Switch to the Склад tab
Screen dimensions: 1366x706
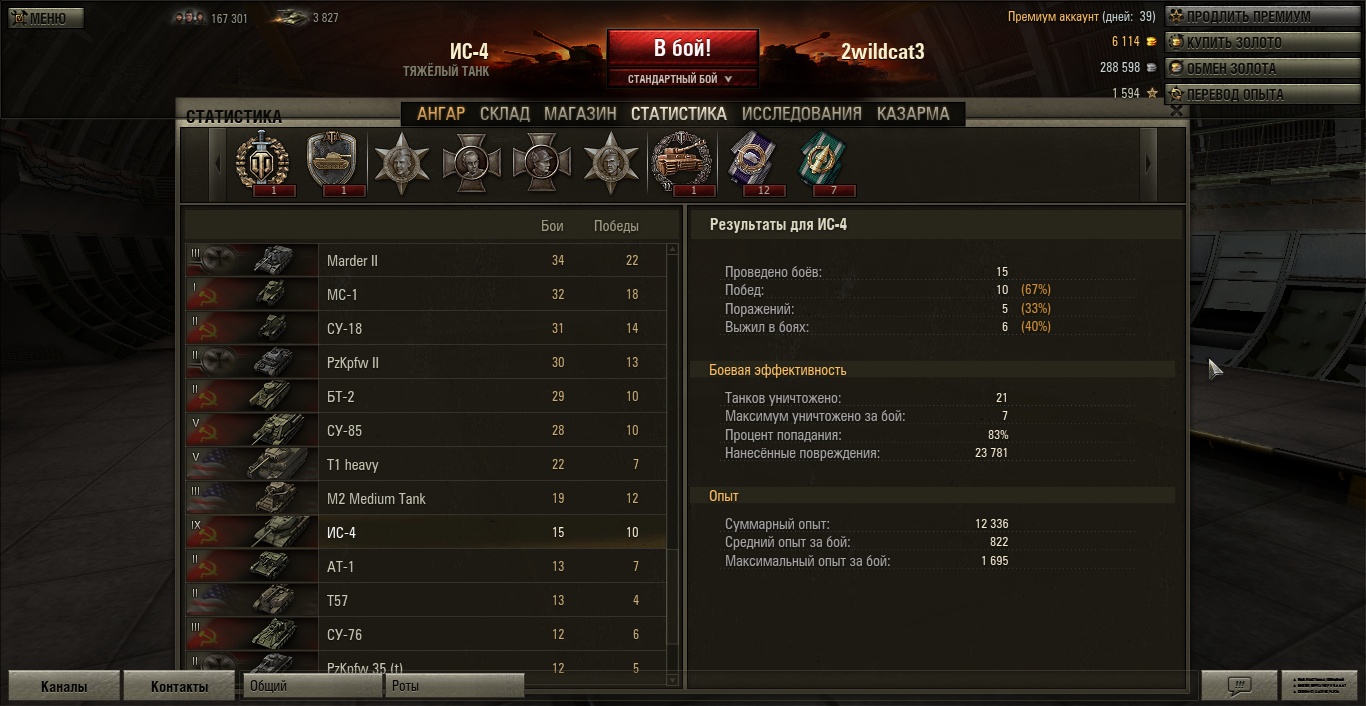505,114
